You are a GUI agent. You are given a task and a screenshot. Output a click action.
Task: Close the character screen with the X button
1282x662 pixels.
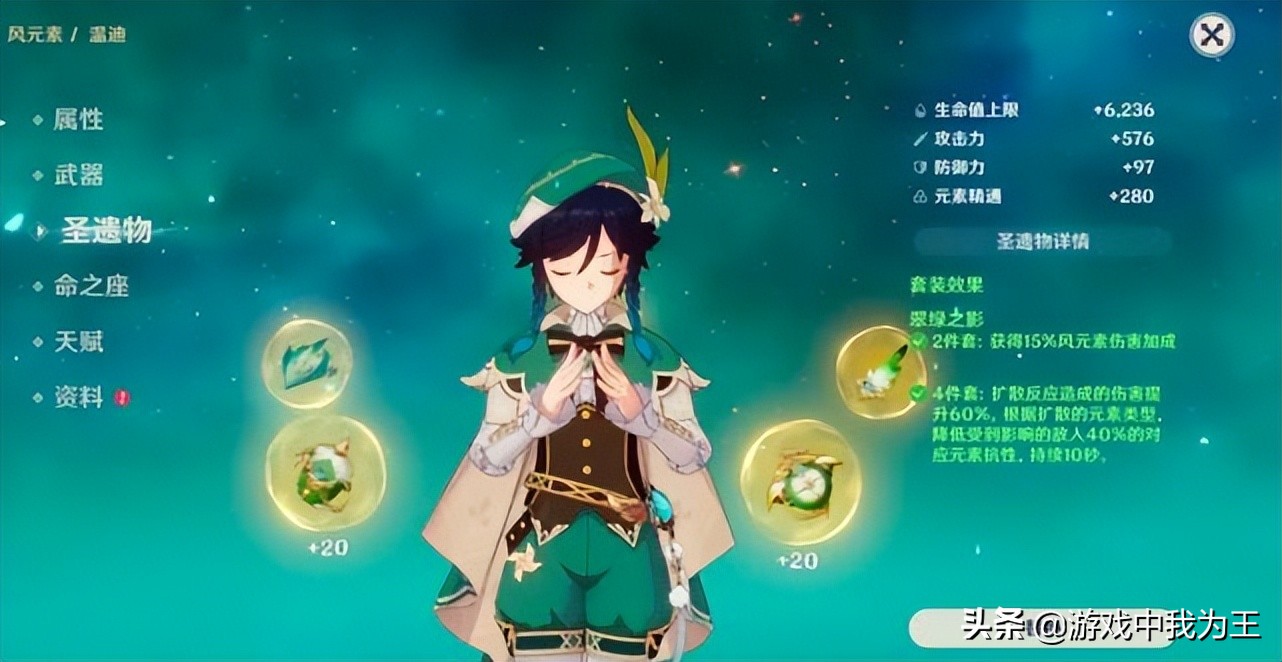1211,36
